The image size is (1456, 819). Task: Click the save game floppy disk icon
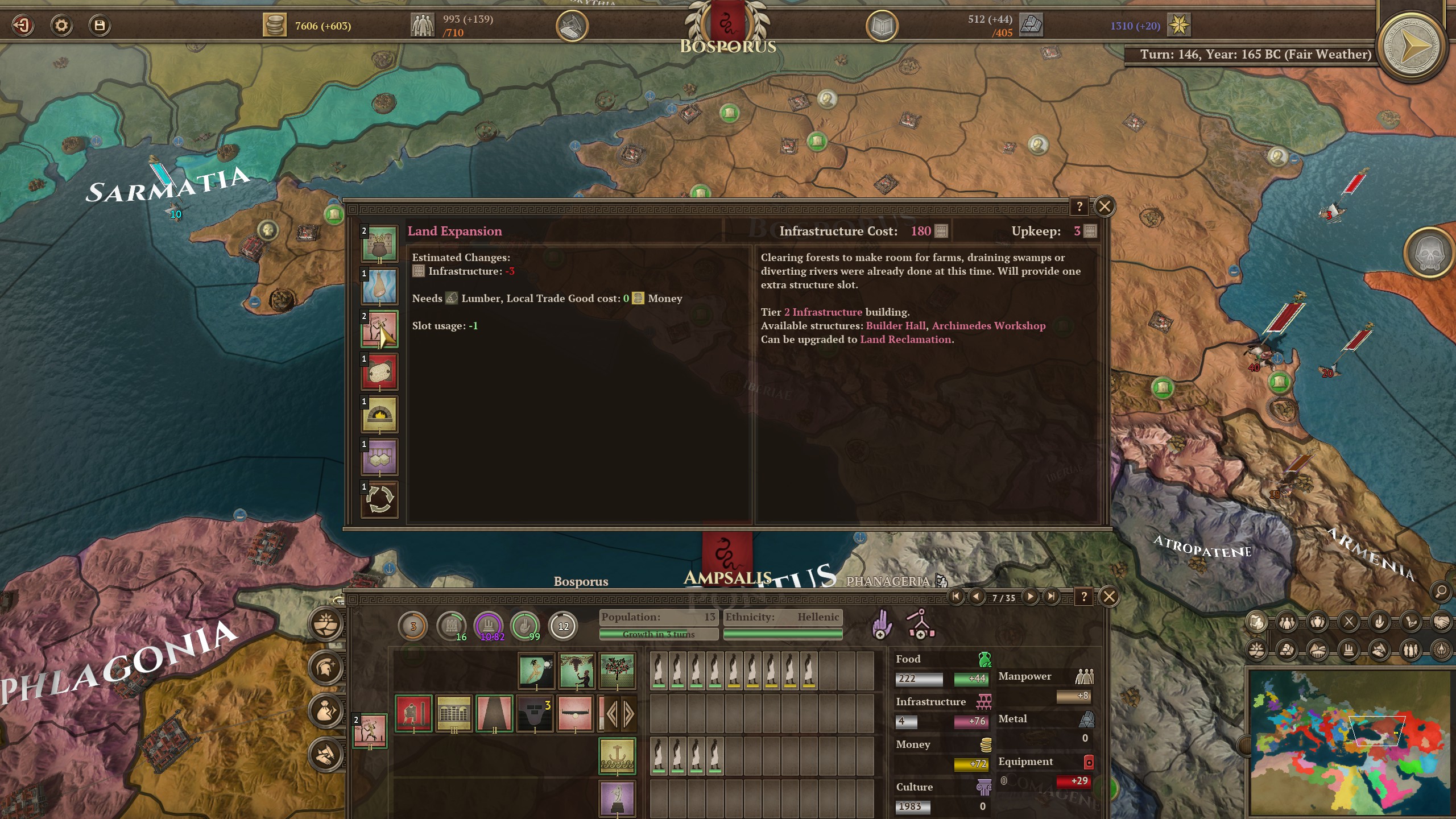pos(100,26)
